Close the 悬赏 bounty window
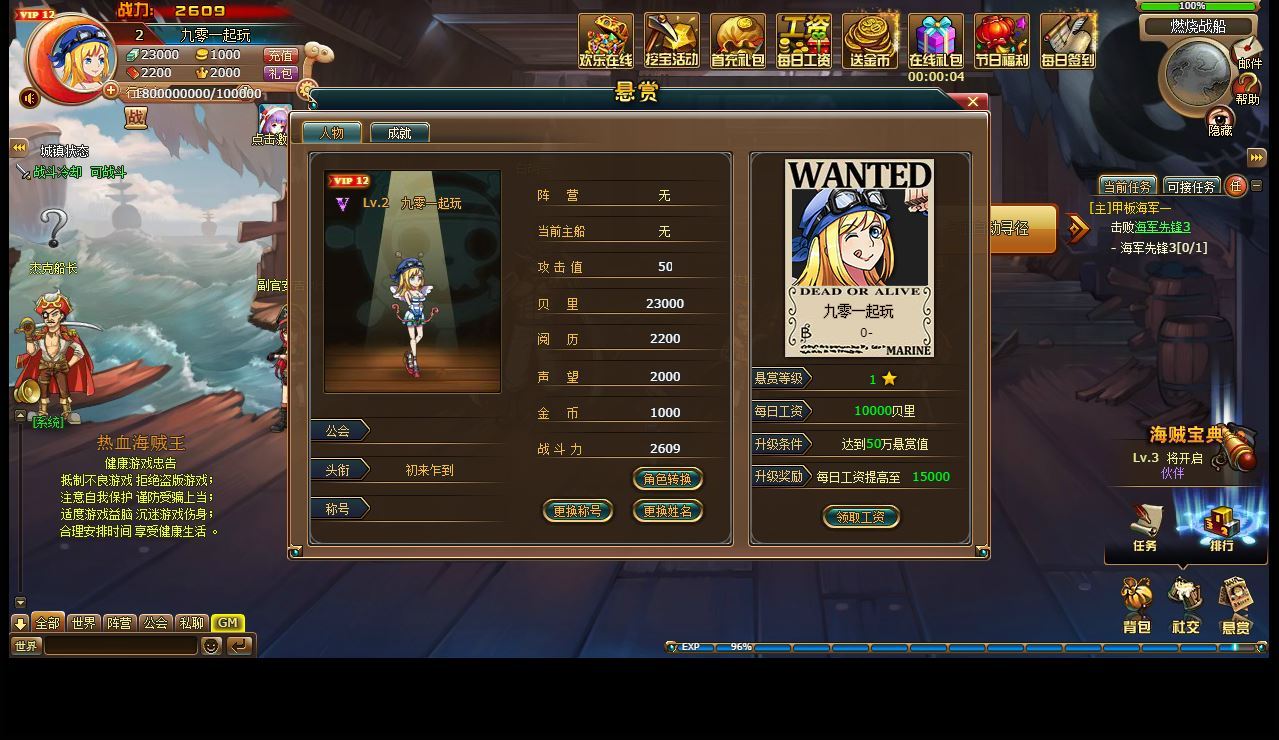 (972, 102)
